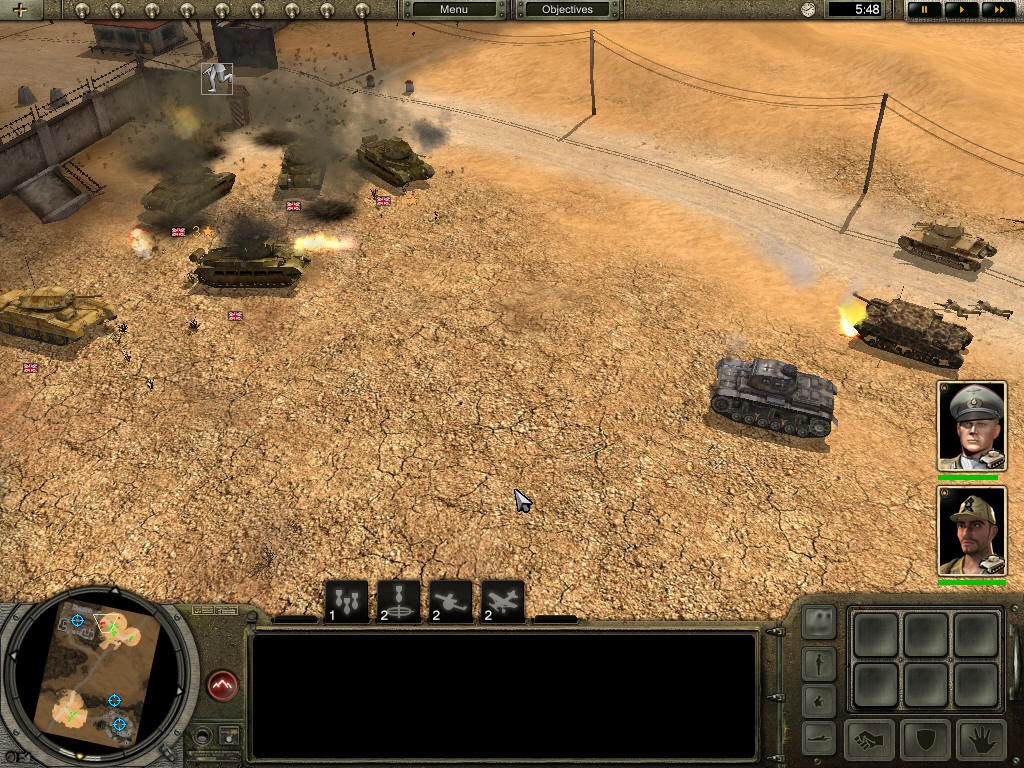Call the fighter plane air support ability
The height and width of the screenshot is (768, 1024).
[503, 602]
